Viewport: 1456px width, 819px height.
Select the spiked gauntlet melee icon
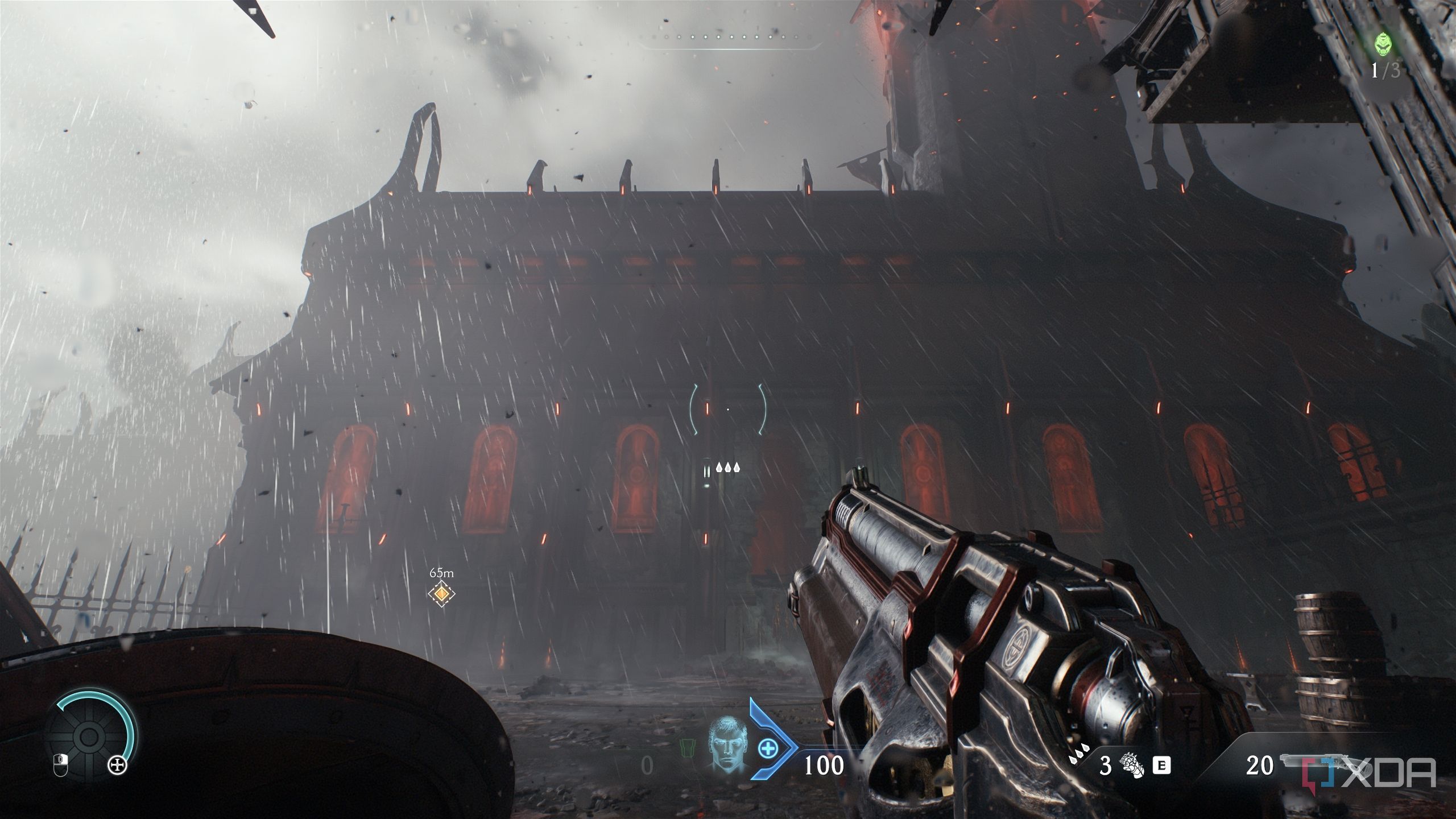1131,766
